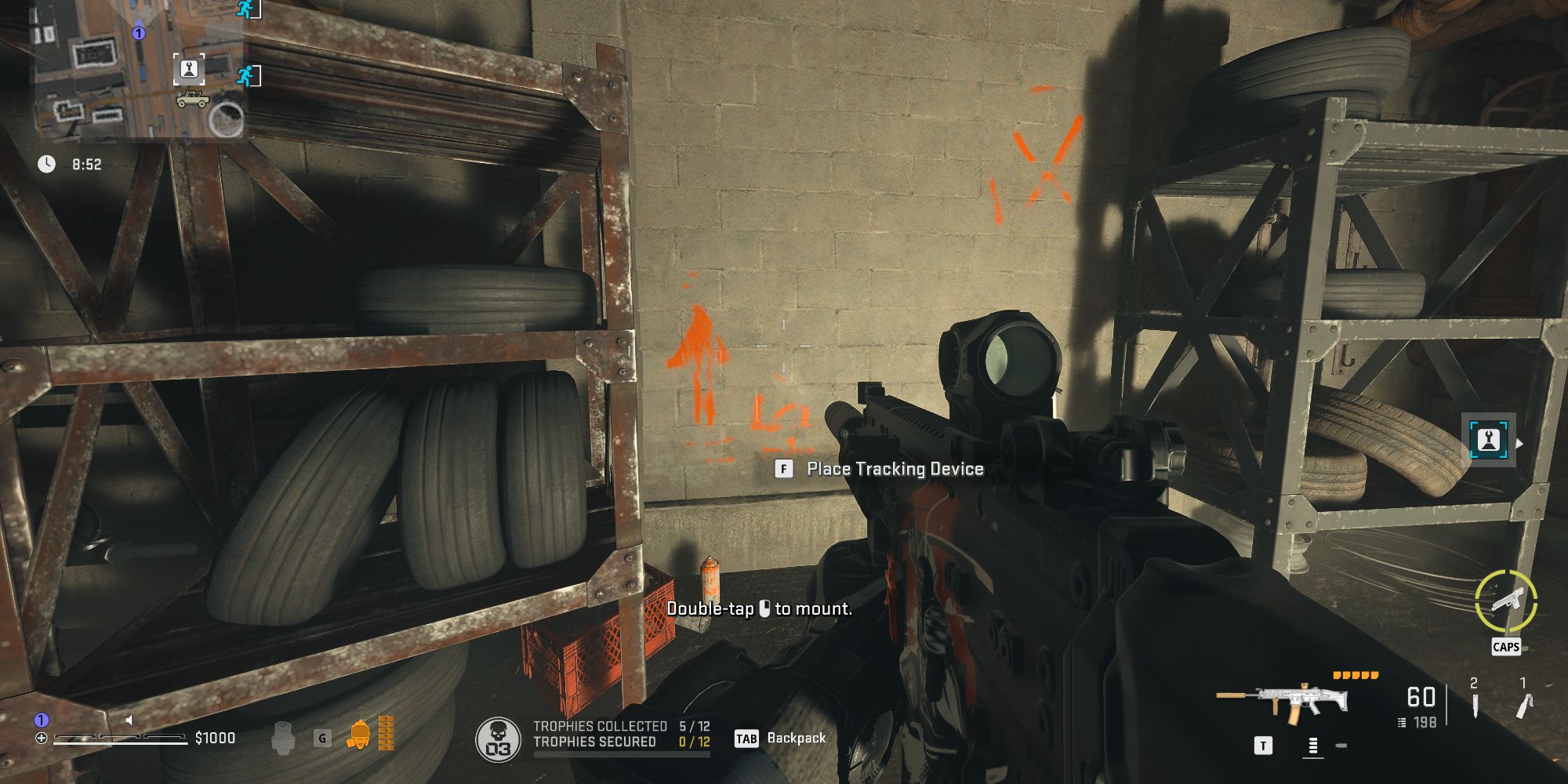
Task: Click the armor vest icon
Action: [x=284, y=738]
